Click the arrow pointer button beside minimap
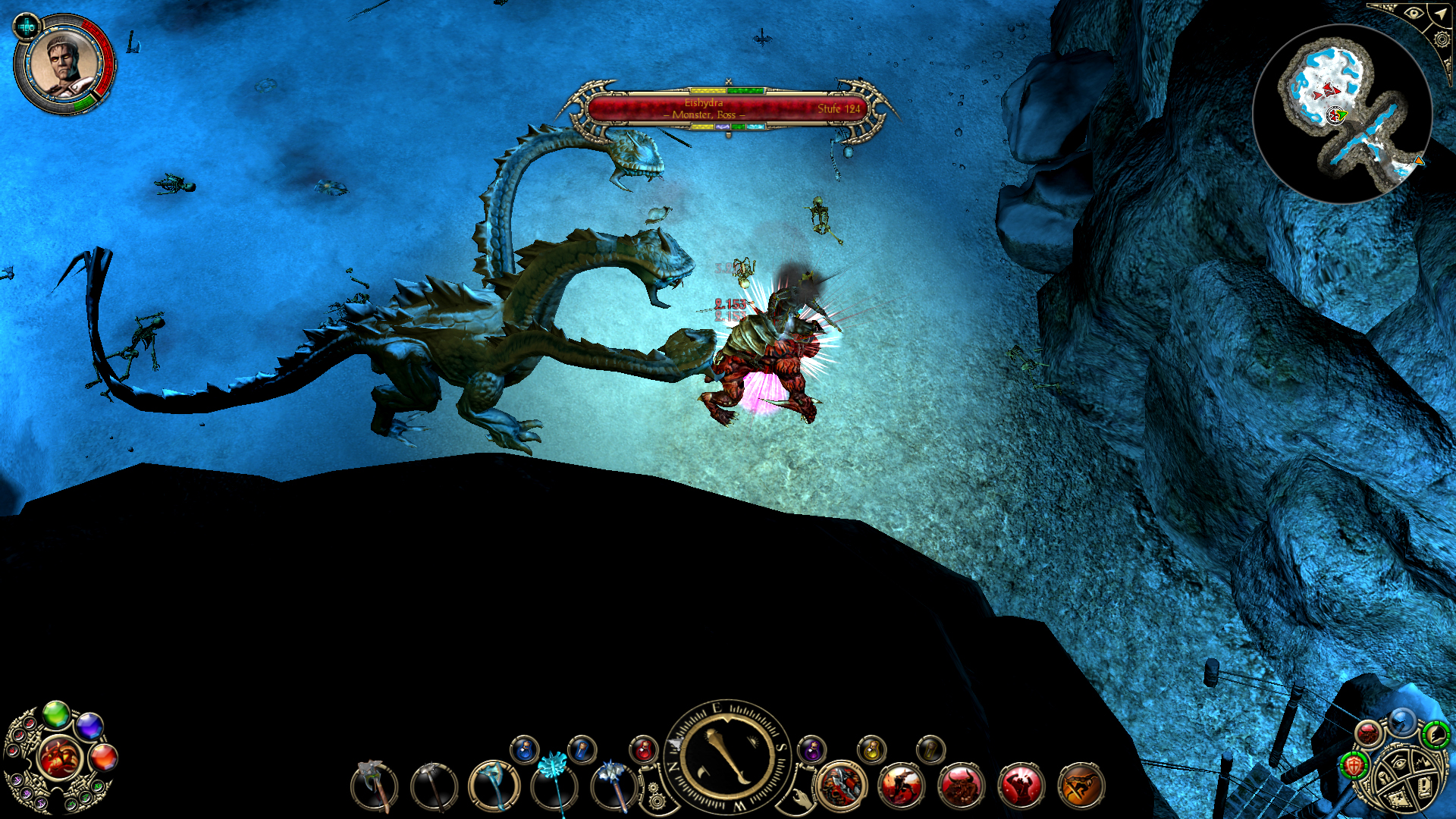Image resolution: width=1456 pixels, height=819 pixels. click(1439, 14)
